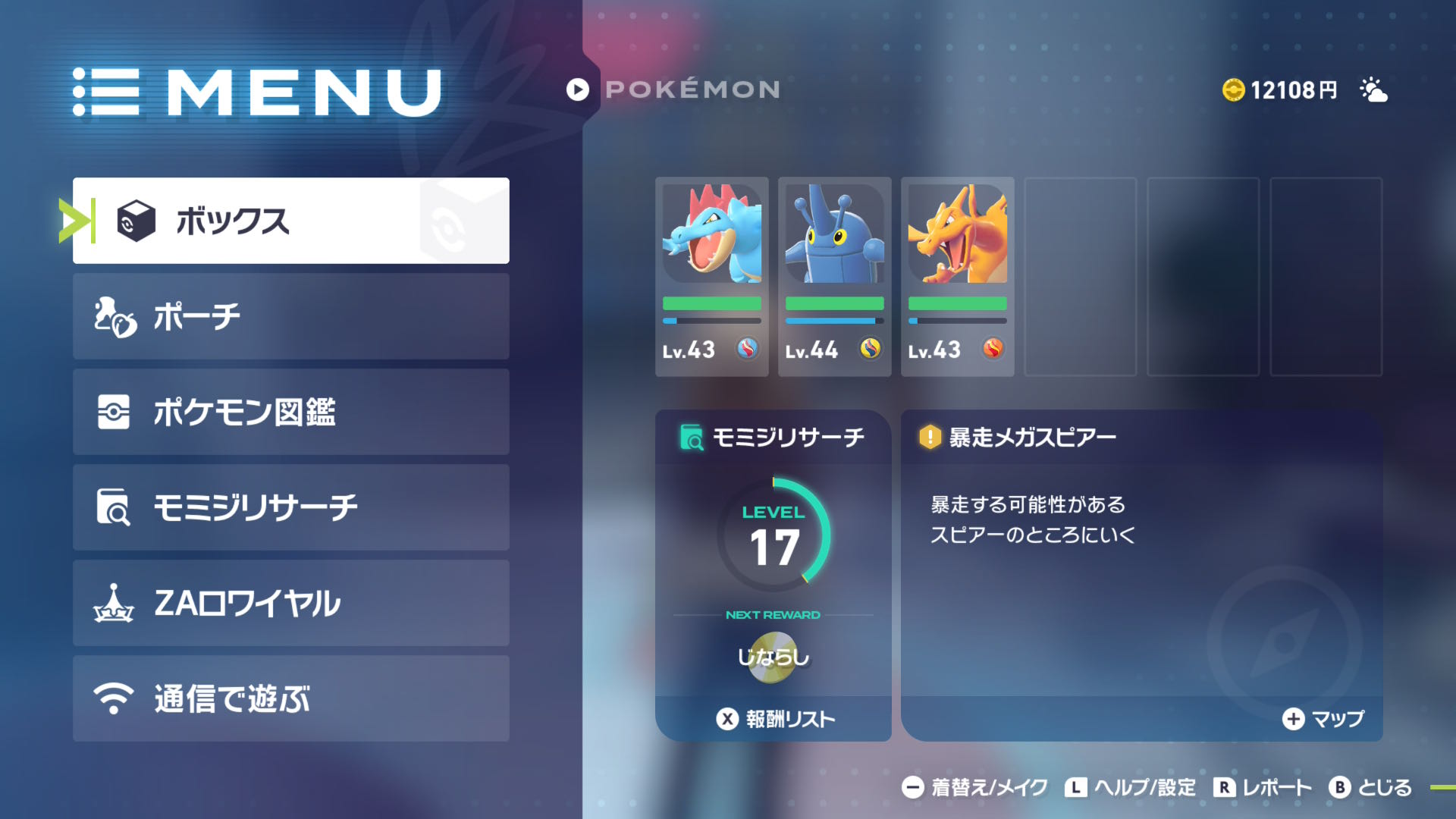
Task: Click the weather indicator icon top right
Action: [1375, 91]
